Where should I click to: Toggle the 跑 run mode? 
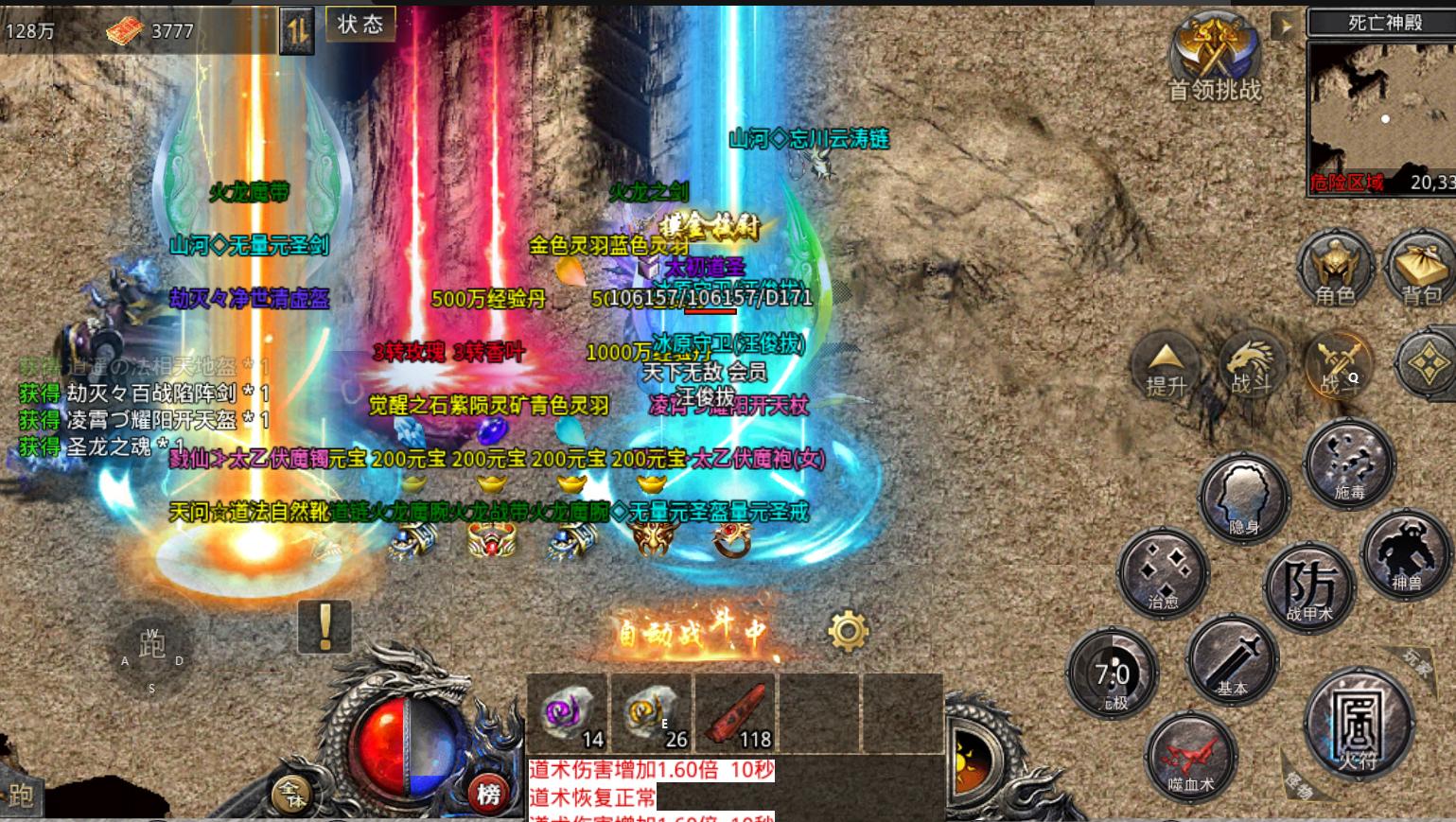[154, 644]
